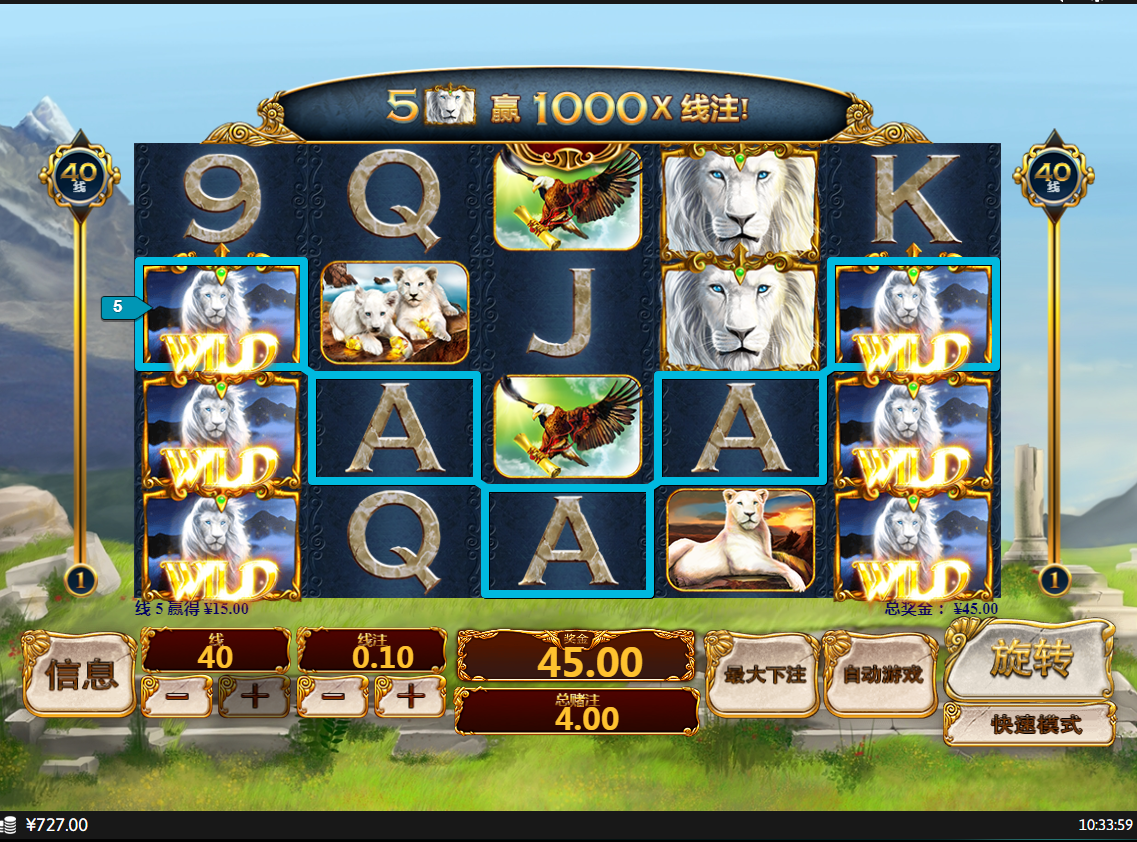Lower the 线注 line bet
This screenshot has height=842, width=1137.
[333, 696]
